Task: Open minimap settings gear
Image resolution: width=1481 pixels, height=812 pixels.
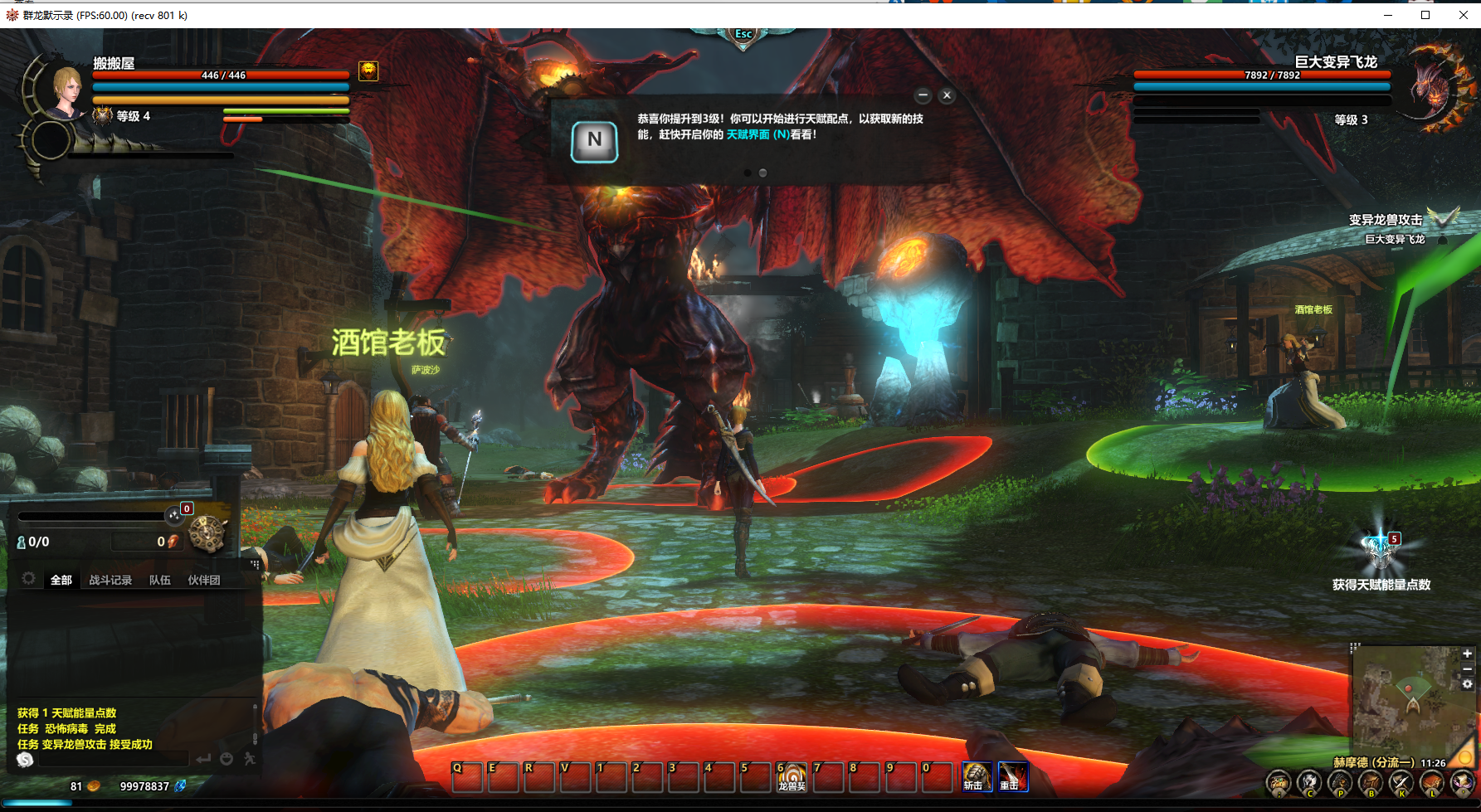Action: 1467,684
